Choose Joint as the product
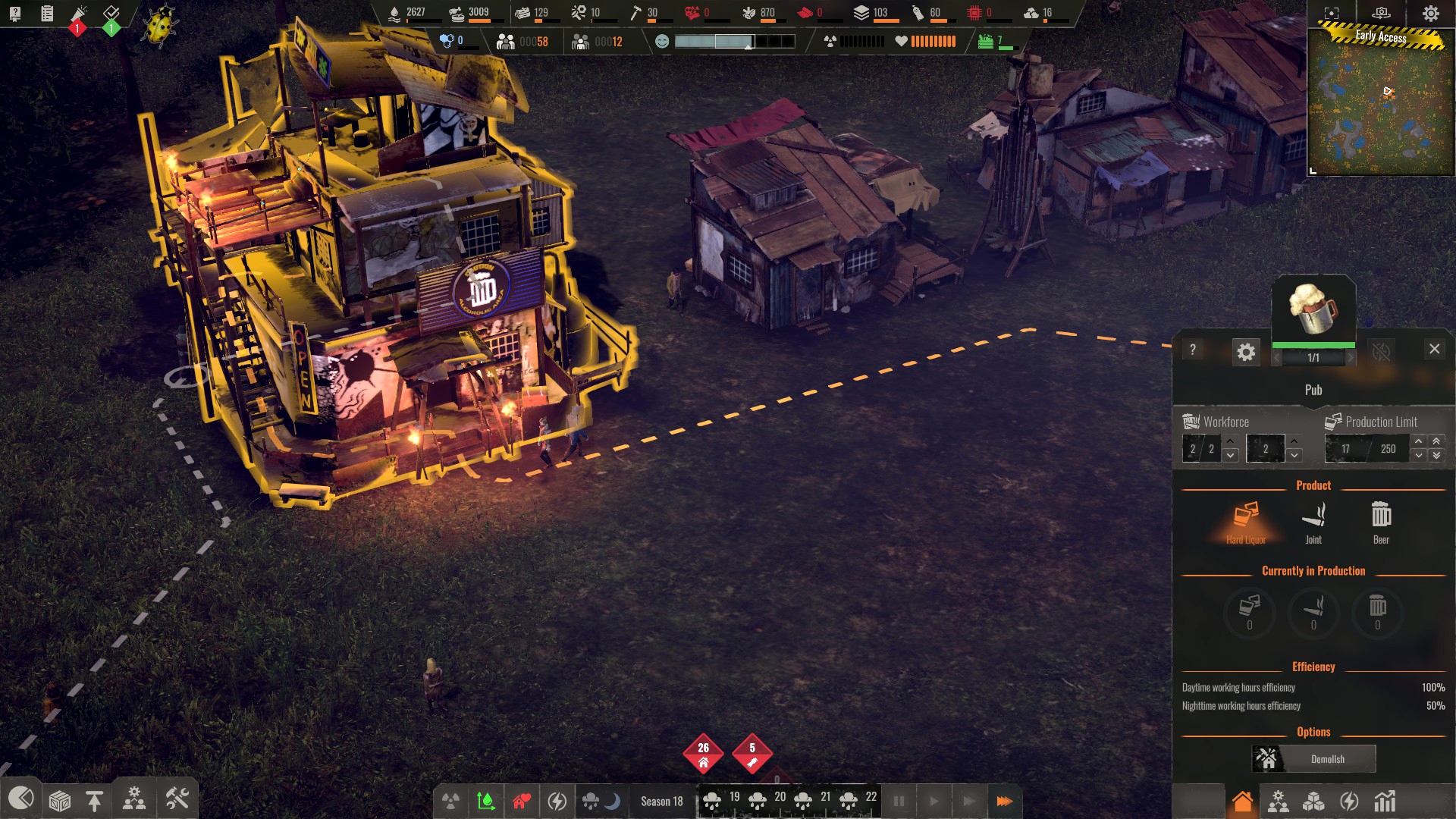This screenshot has height=819, width=1456. coord(1313,522)
